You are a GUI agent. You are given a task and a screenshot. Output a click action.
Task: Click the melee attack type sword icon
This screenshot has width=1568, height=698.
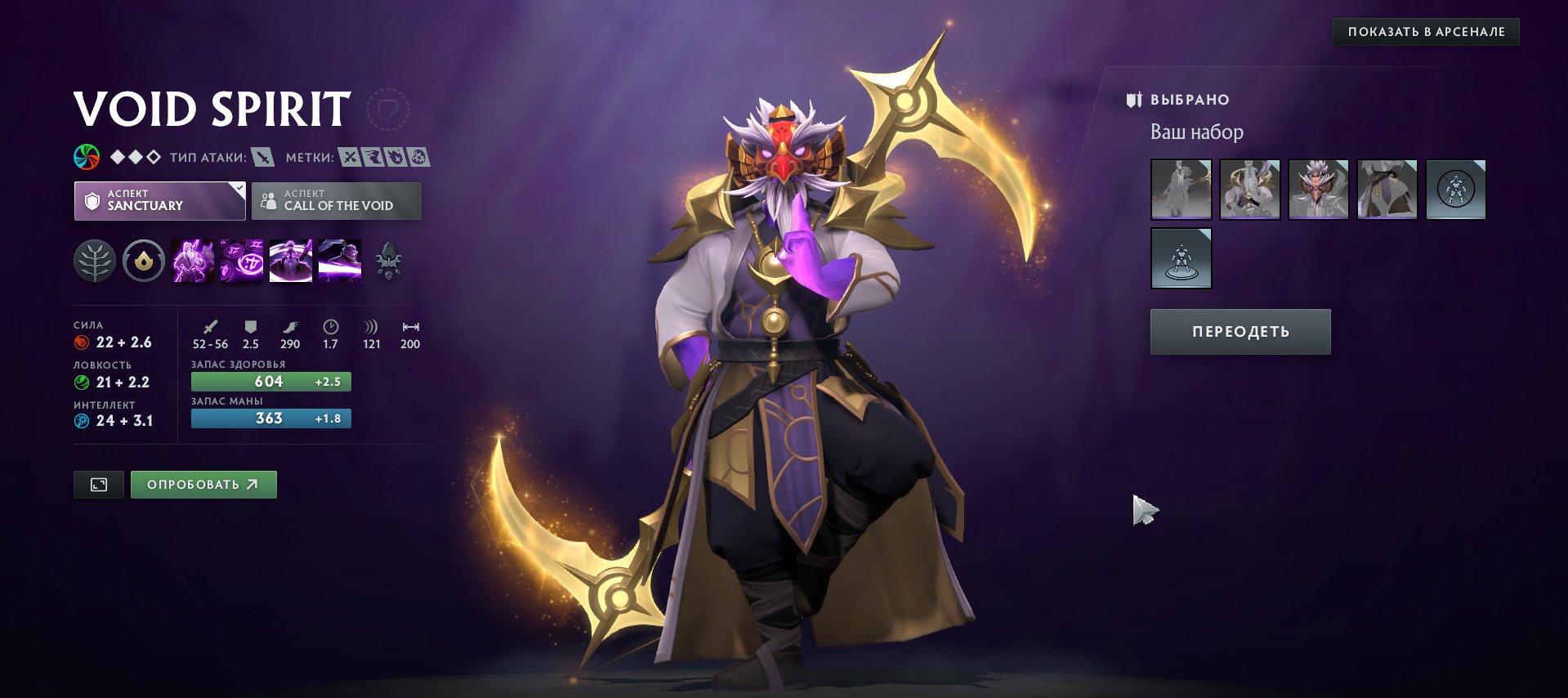click(261, 155)
